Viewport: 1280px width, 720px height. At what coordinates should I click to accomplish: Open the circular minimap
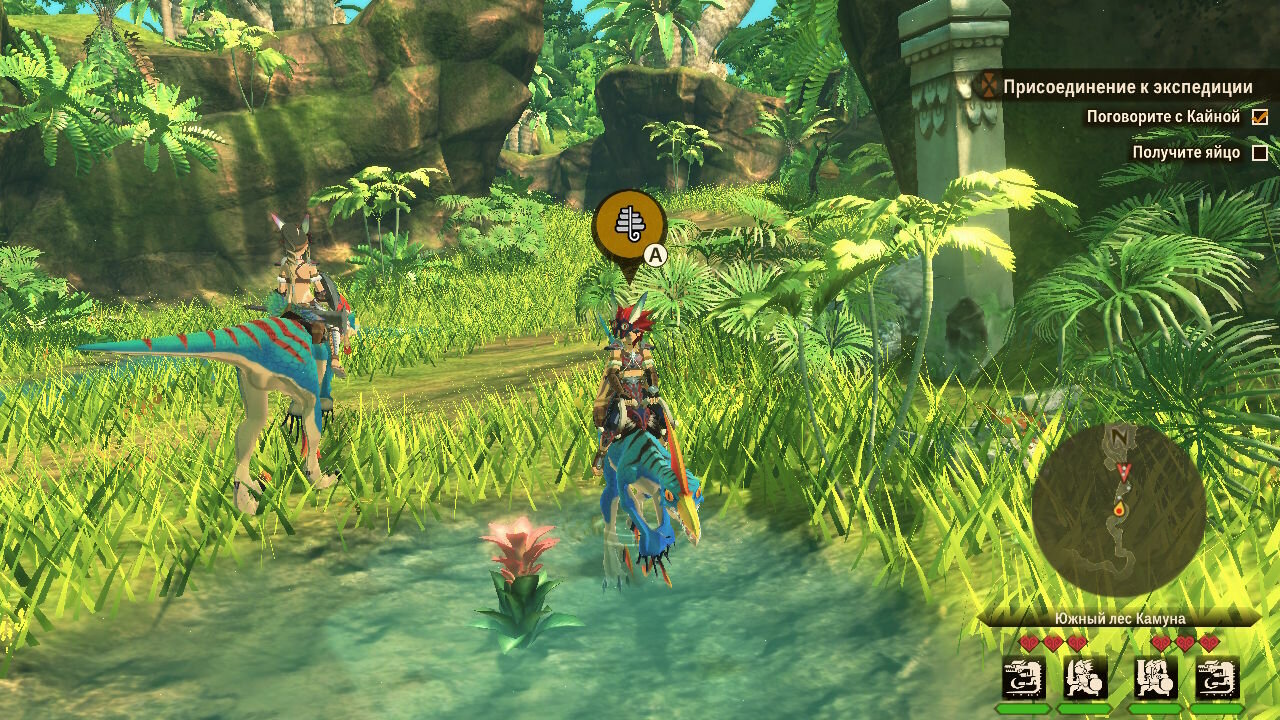click(1118, 510)
